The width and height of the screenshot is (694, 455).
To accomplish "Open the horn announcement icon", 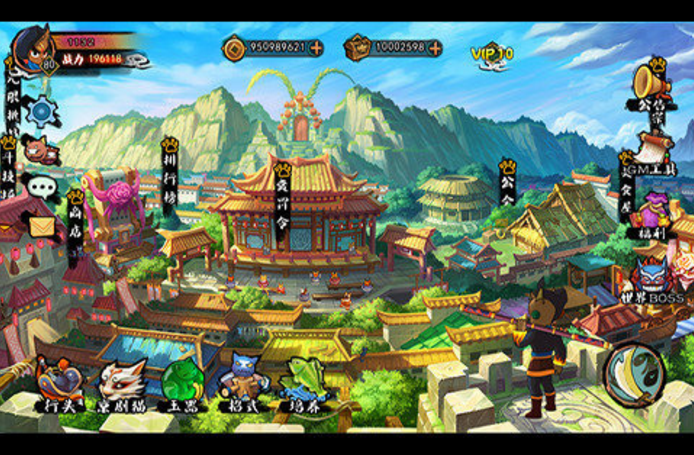I will pyautogui.click(x=651, y=80).
